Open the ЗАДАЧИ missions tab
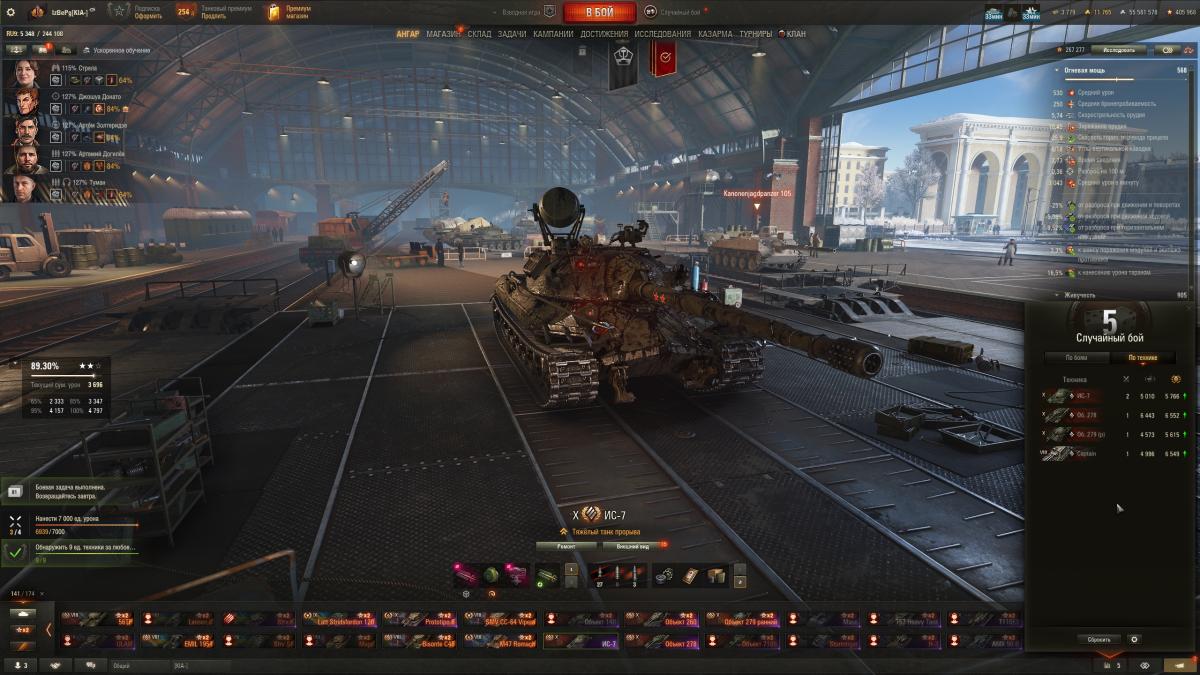The width and height of the screenshot is (1200, 675). 512,34
